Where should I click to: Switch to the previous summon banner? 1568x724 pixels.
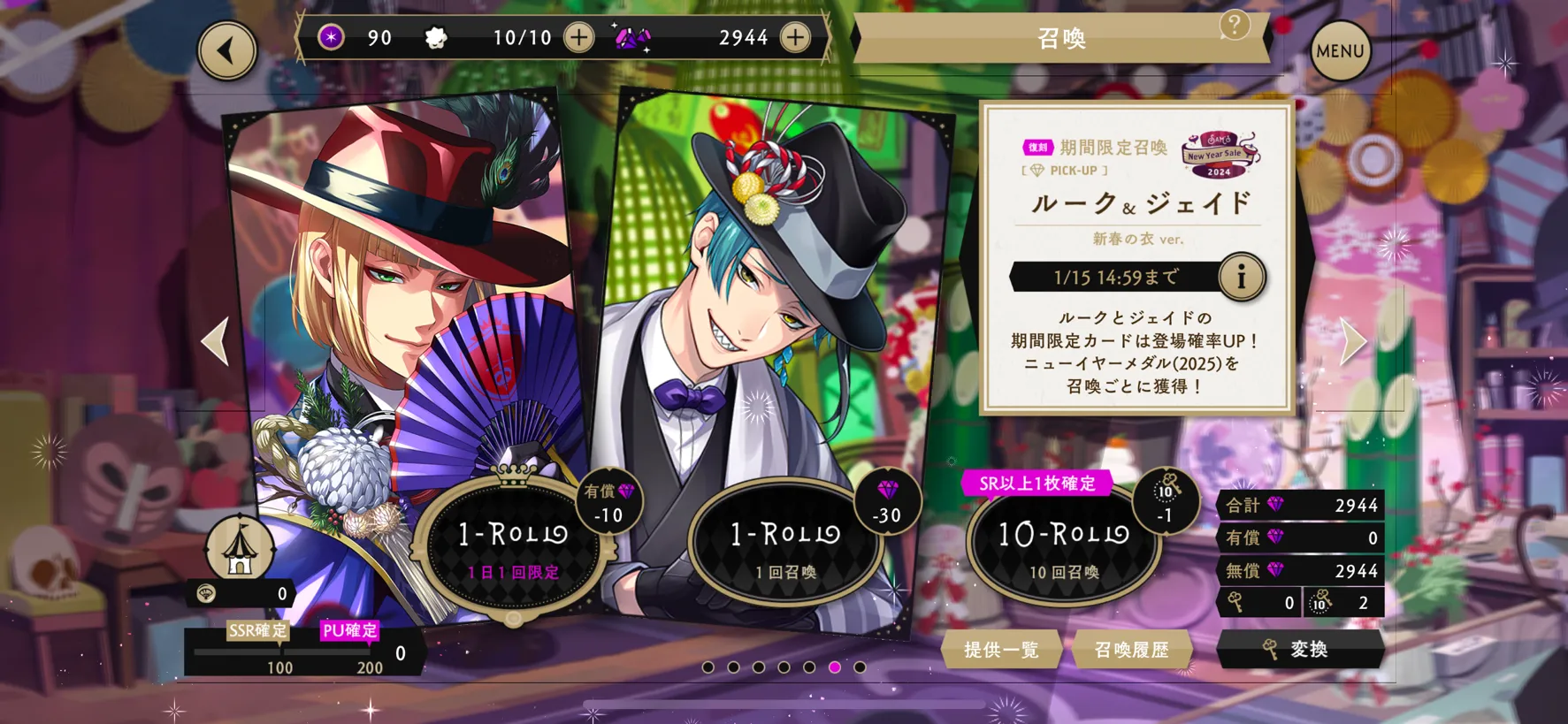[x=216, y=340]
